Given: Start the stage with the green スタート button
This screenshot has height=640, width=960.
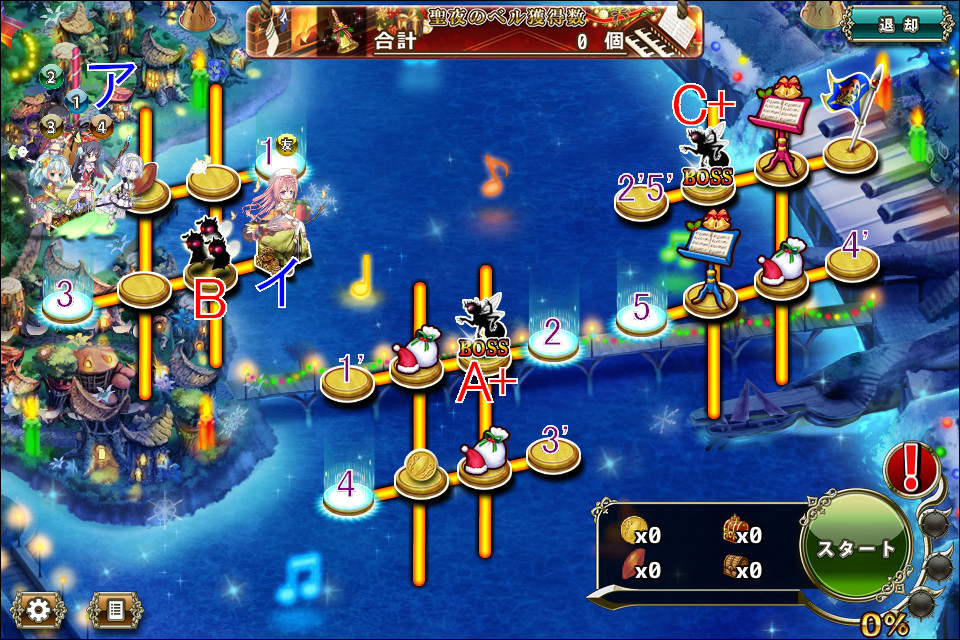Looking at the screenshot, I should click(856, 548).
